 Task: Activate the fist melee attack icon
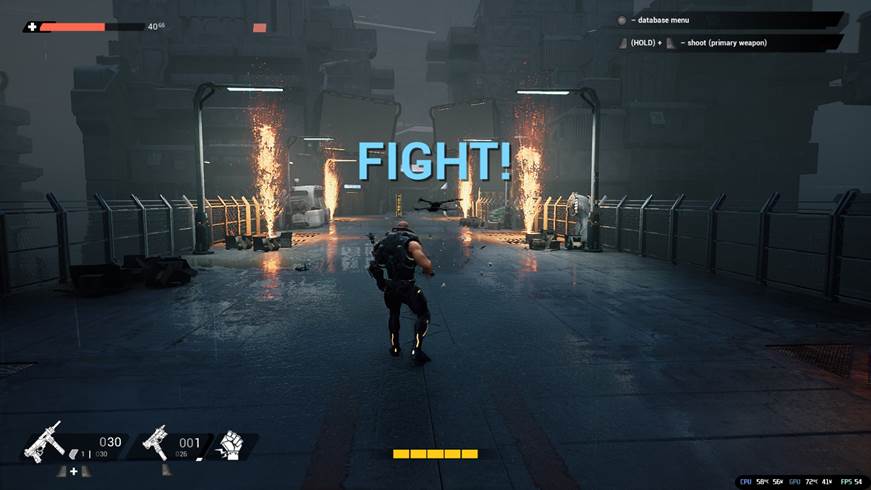tap(231, 445)
